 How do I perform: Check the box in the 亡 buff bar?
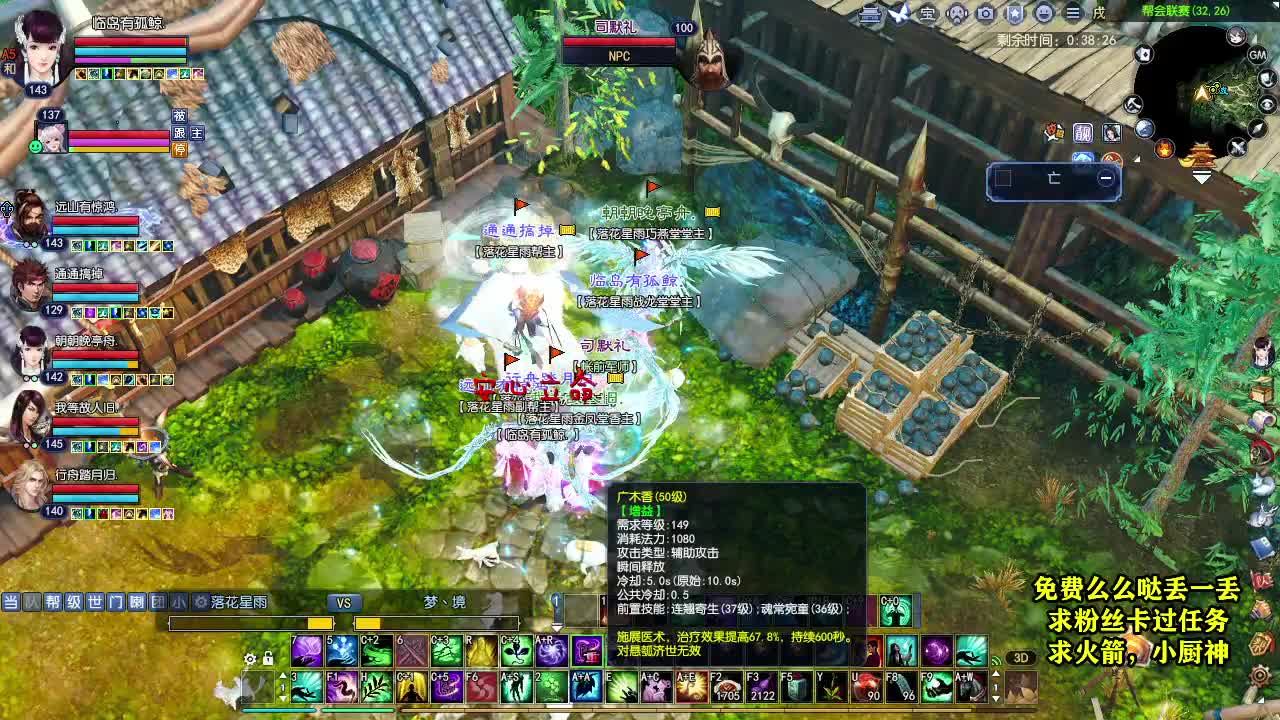point(1003,177)
